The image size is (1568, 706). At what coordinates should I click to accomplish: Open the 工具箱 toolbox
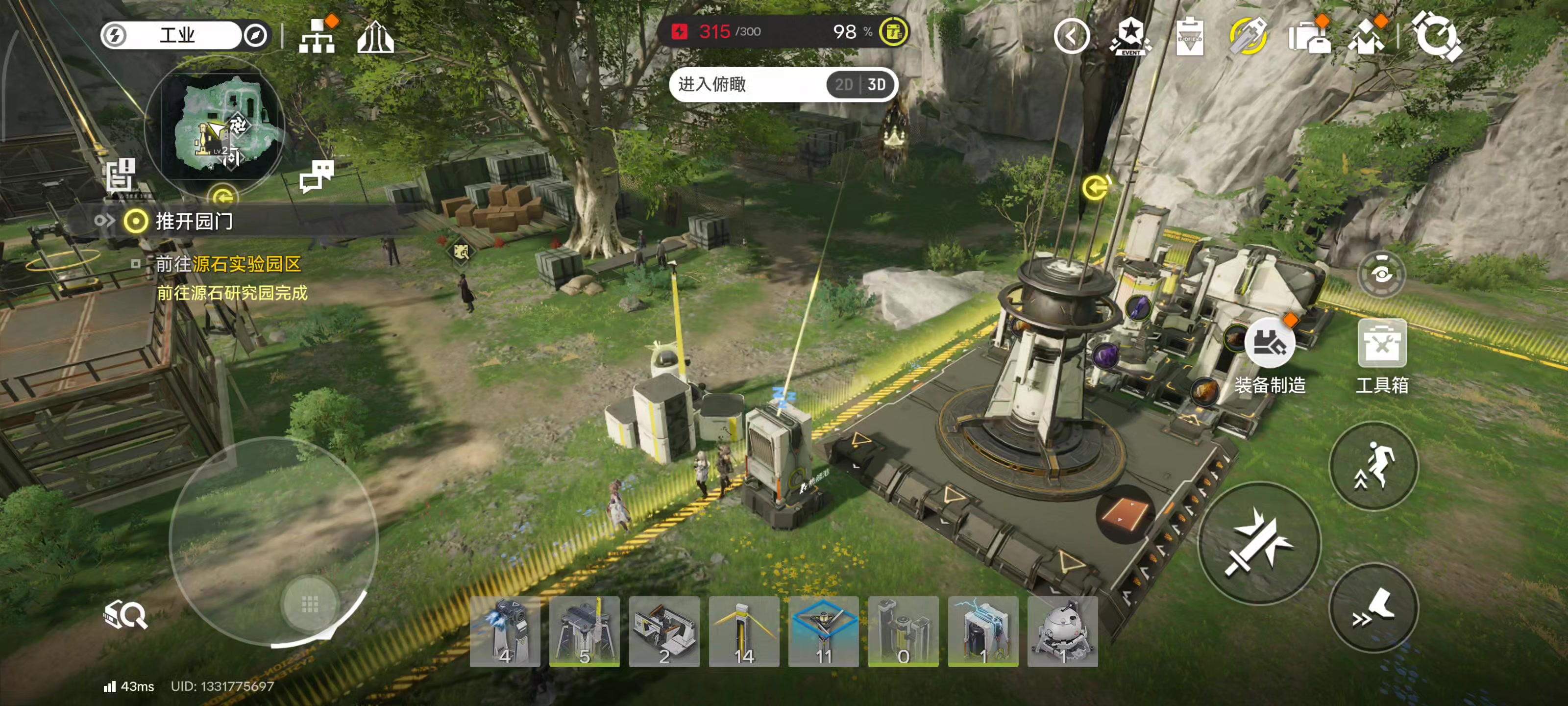(1381, 345)
